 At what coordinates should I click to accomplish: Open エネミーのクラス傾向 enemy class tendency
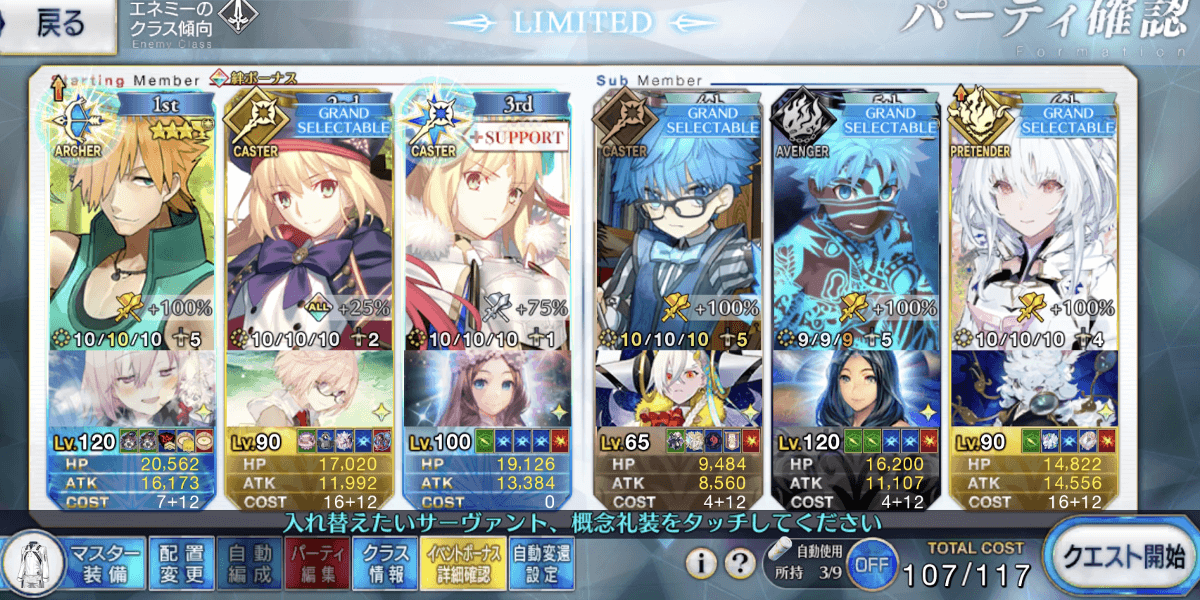tap(190, 24)
